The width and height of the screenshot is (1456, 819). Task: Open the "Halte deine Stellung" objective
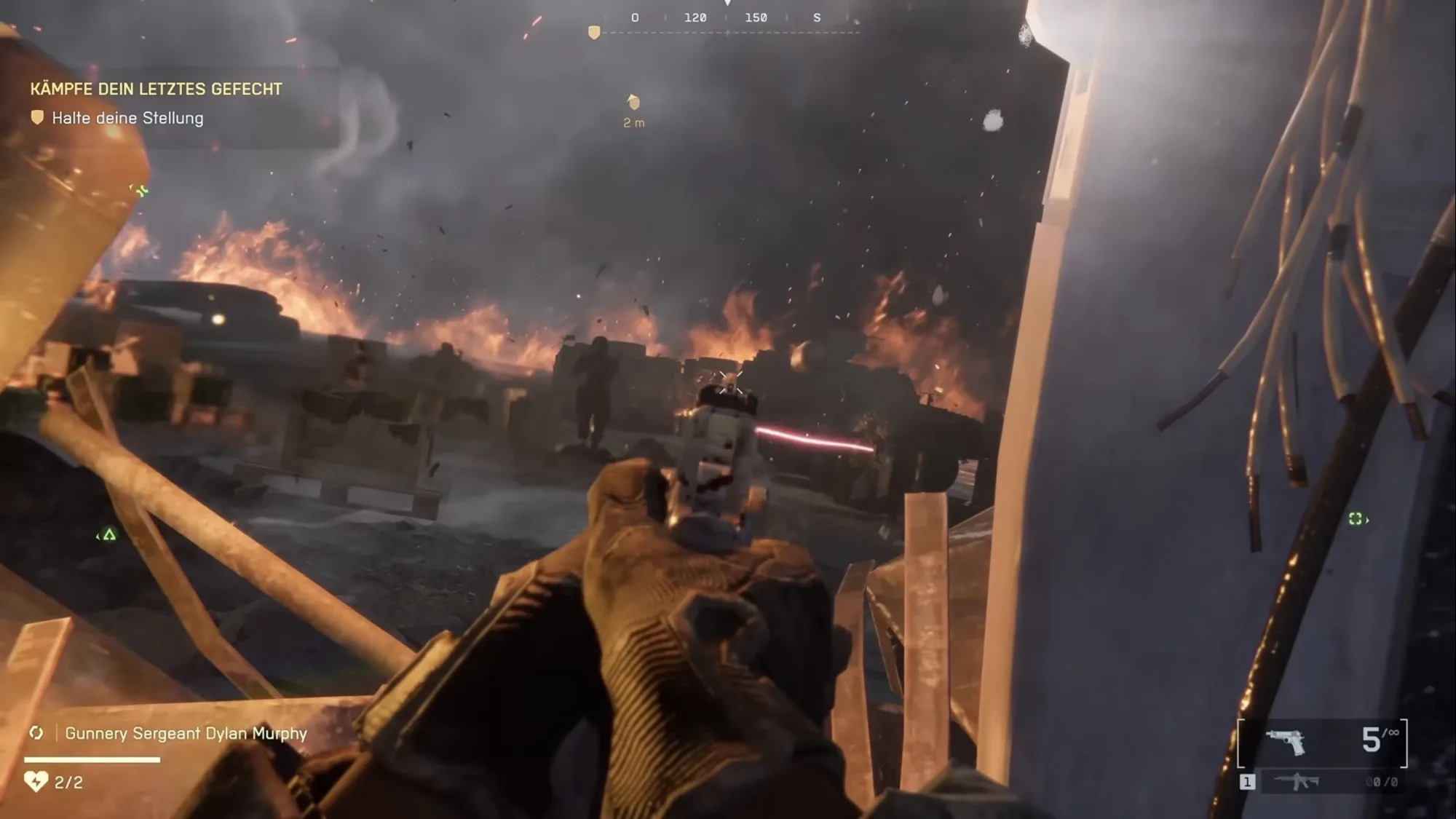127,118
